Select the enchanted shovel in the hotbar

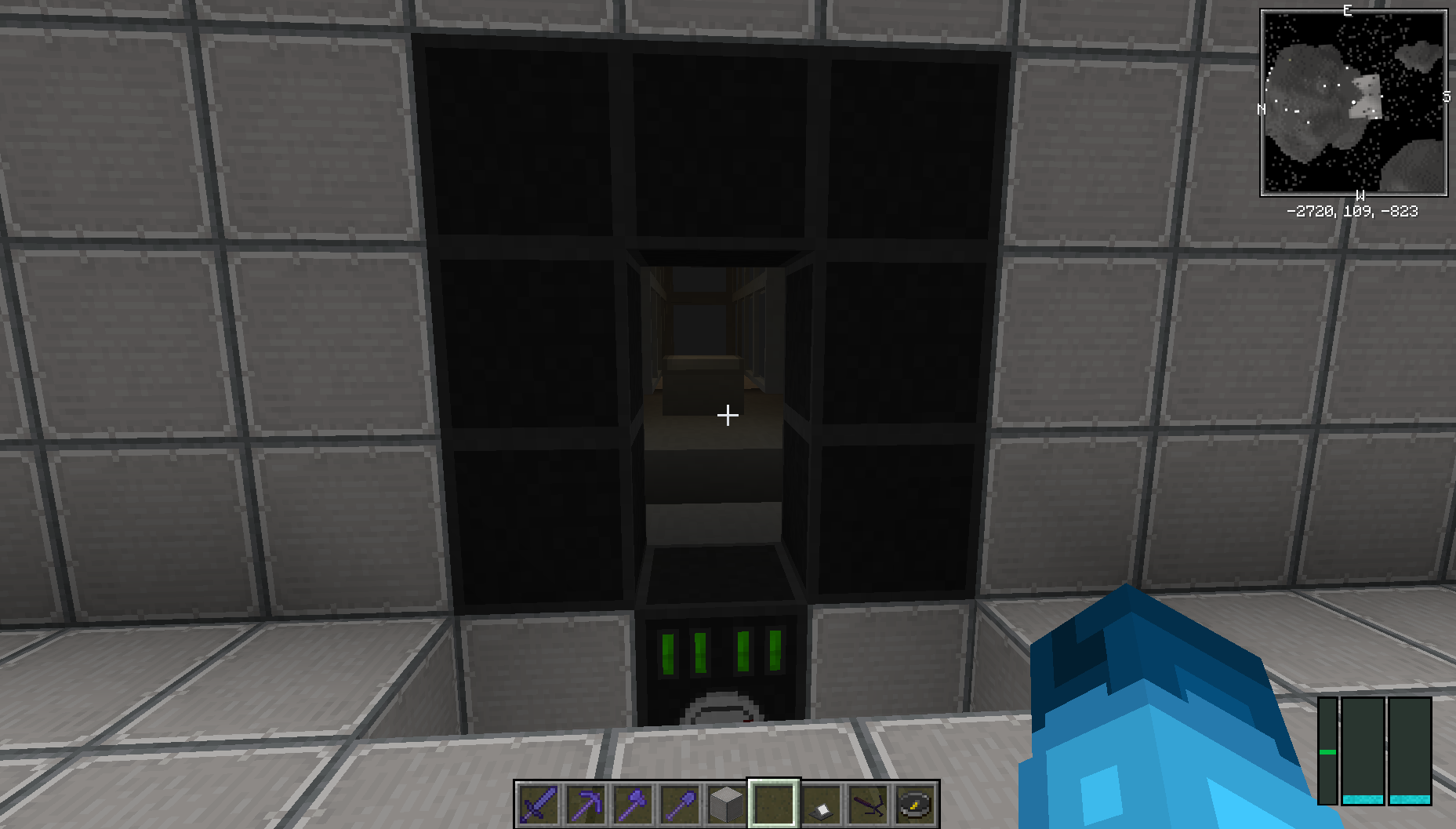point(679,802)
